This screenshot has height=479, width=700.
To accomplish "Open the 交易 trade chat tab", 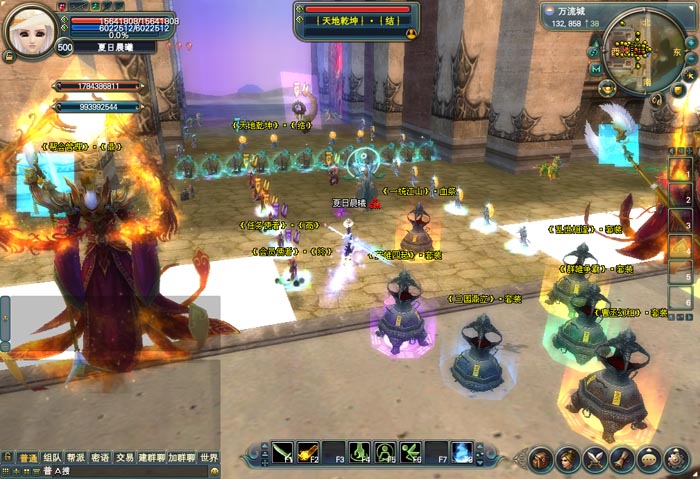I will tap(124, 457).
